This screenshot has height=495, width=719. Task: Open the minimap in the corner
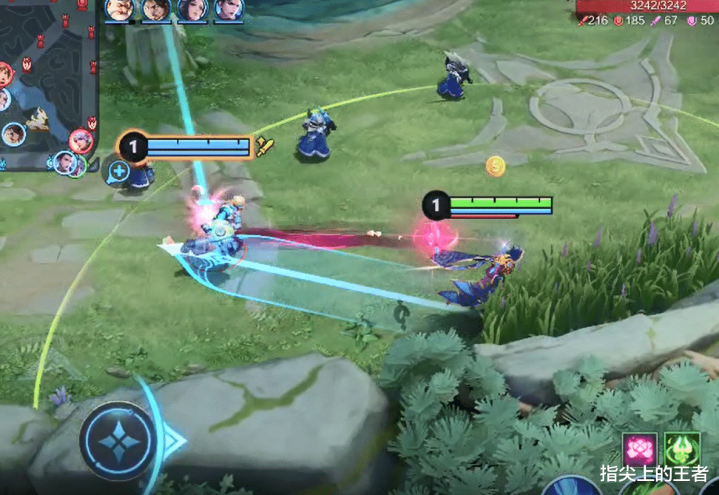[48, 85]
